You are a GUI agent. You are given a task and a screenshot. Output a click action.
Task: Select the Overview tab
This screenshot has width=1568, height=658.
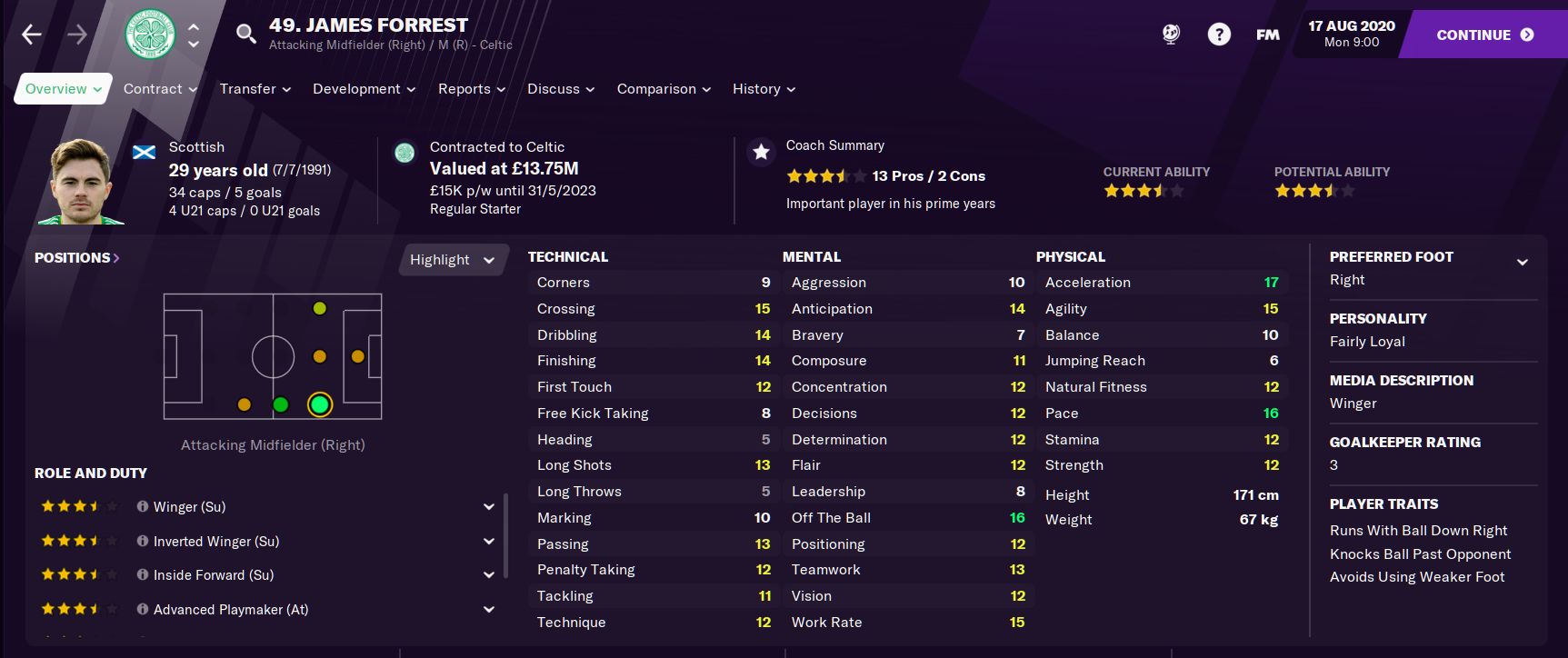pyautogui.click(x=63, y=89)
